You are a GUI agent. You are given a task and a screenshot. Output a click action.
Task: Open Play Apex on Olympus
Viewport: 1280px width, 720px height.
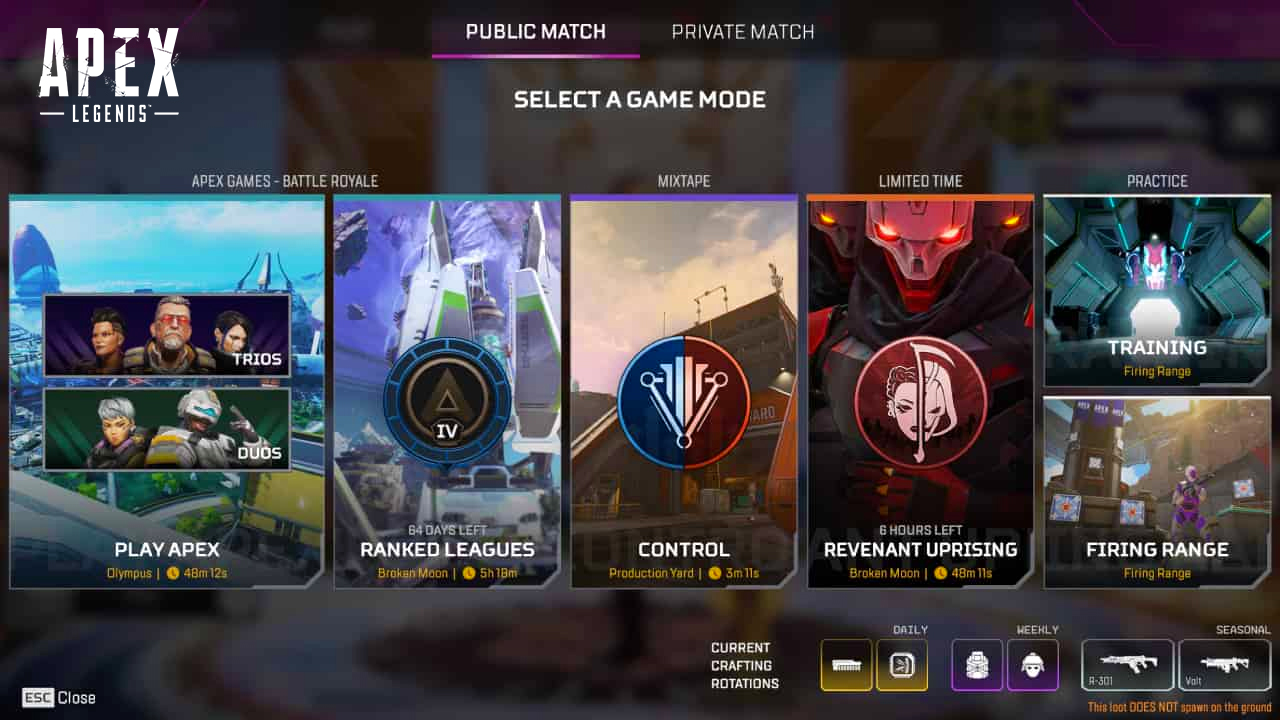click(166, 550)
